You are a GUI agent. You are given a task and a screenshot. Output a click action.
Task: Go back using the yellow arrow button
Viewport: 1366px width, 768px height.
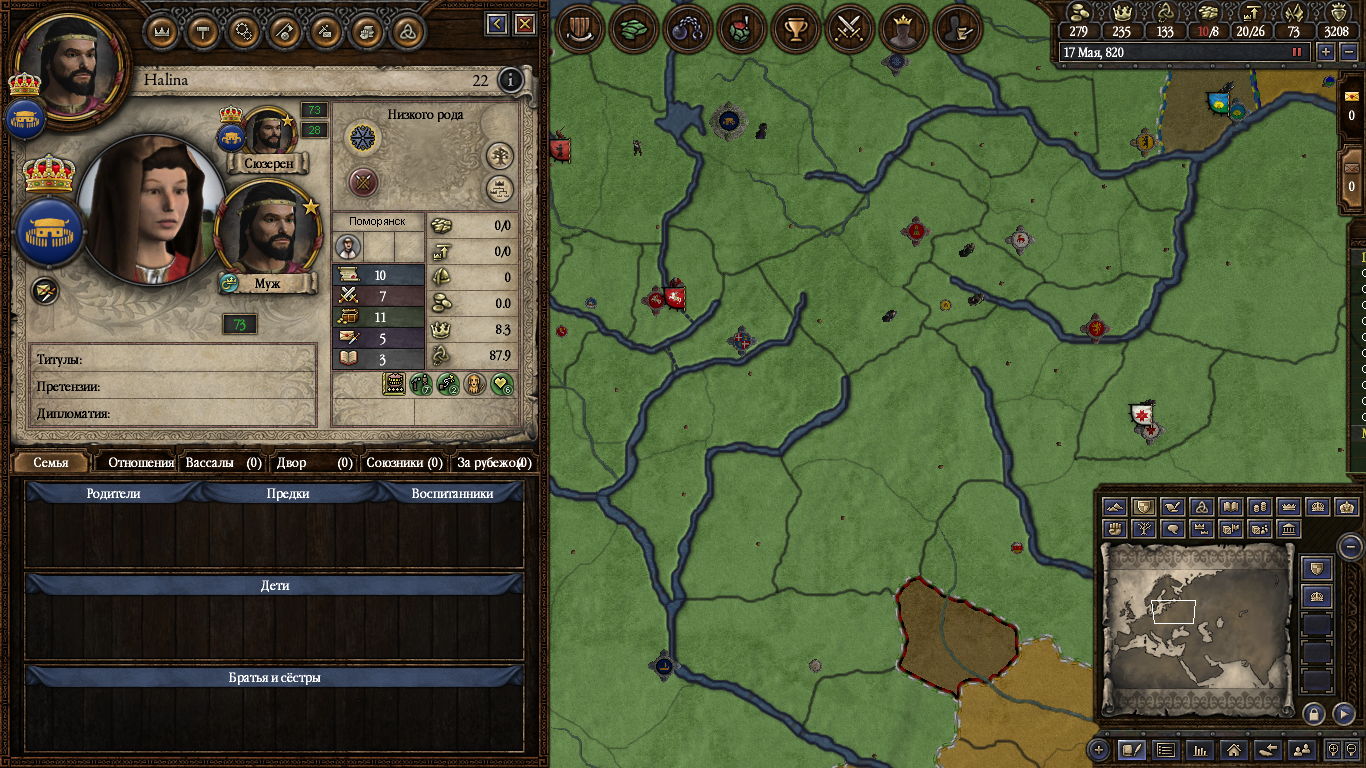pos(497,23)
